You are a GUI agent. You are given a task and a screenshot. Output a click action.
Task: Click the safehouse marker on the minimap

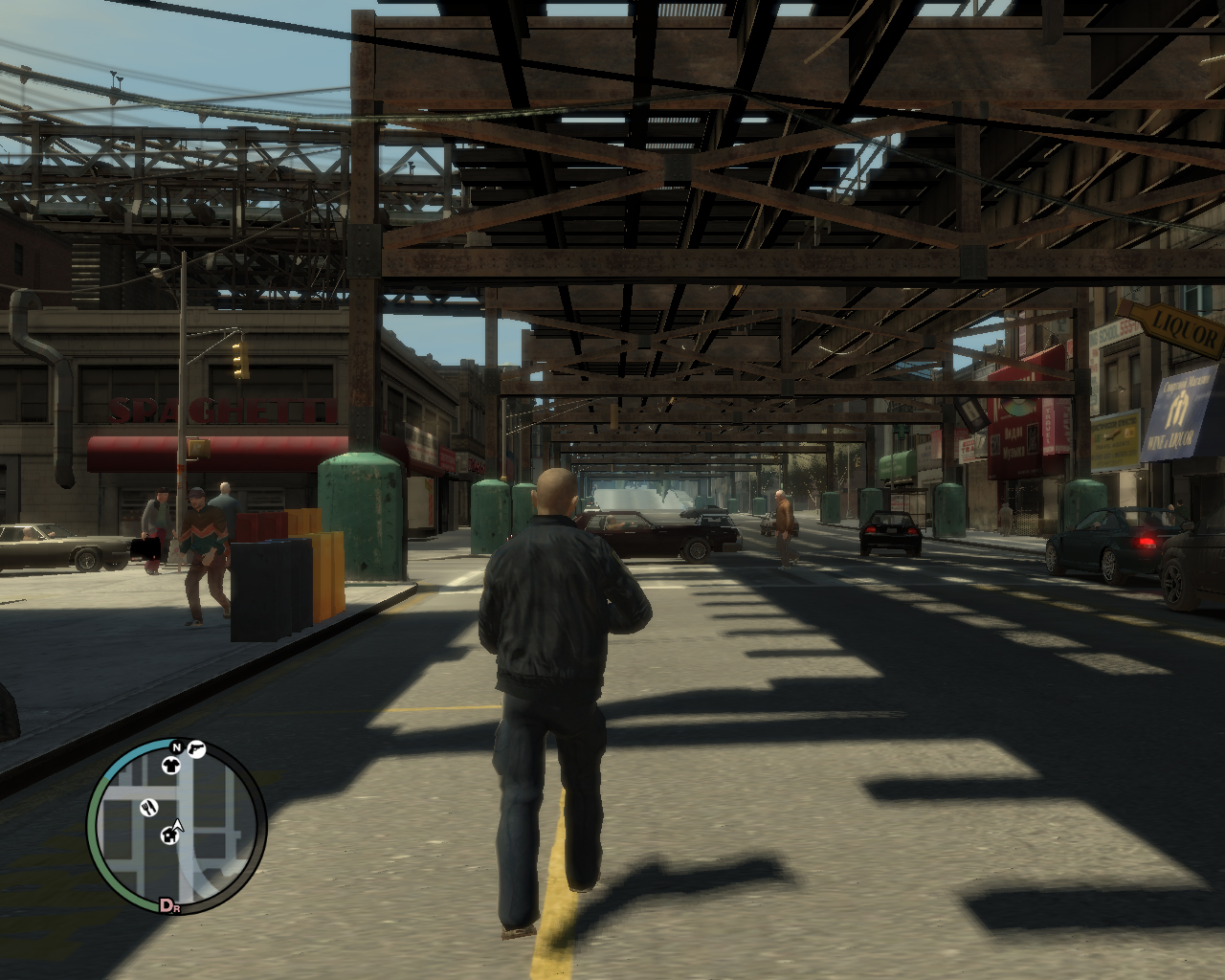(169, 835)
